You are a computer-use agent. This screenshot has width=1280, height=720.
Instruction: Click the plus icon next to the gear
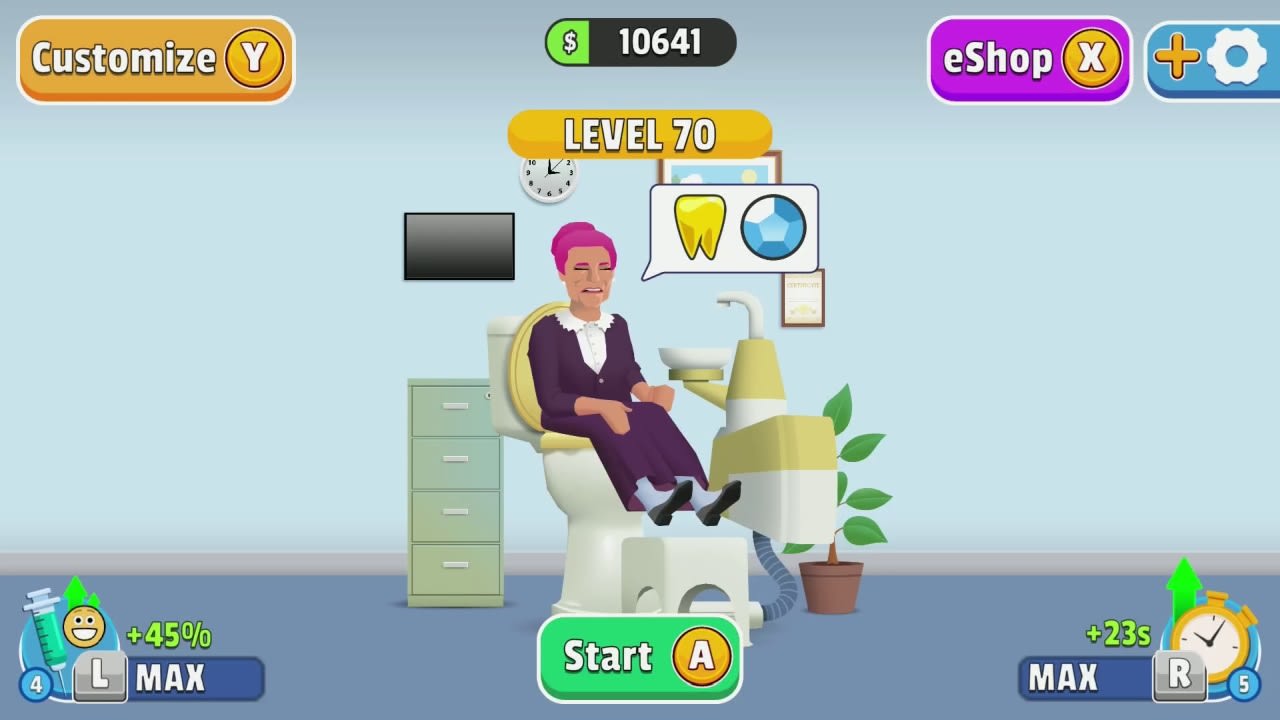[x=1177, y=58]
